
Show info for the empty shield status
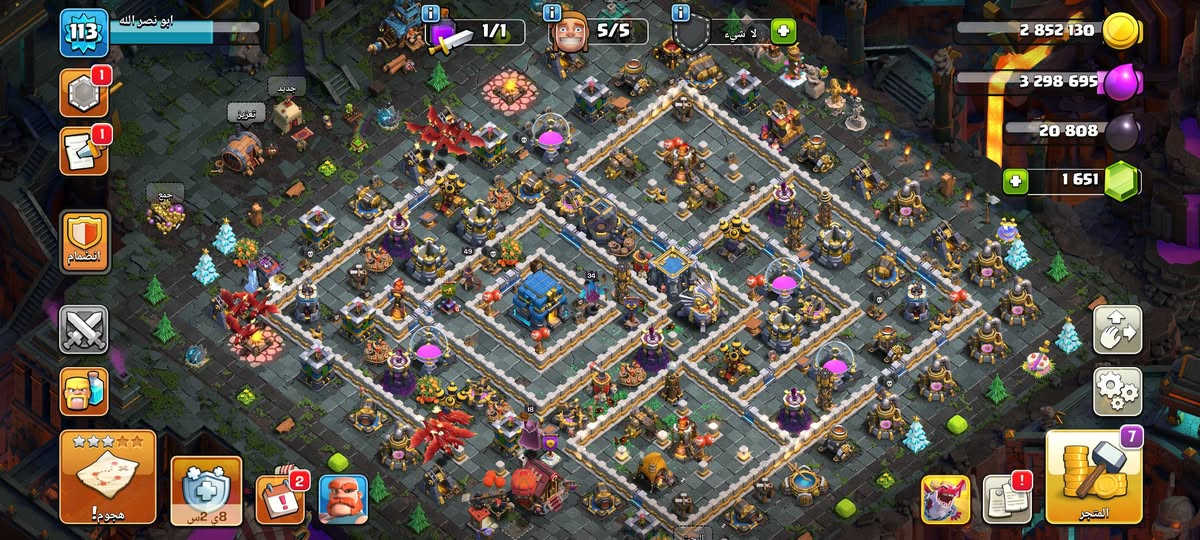click(681, 14)
